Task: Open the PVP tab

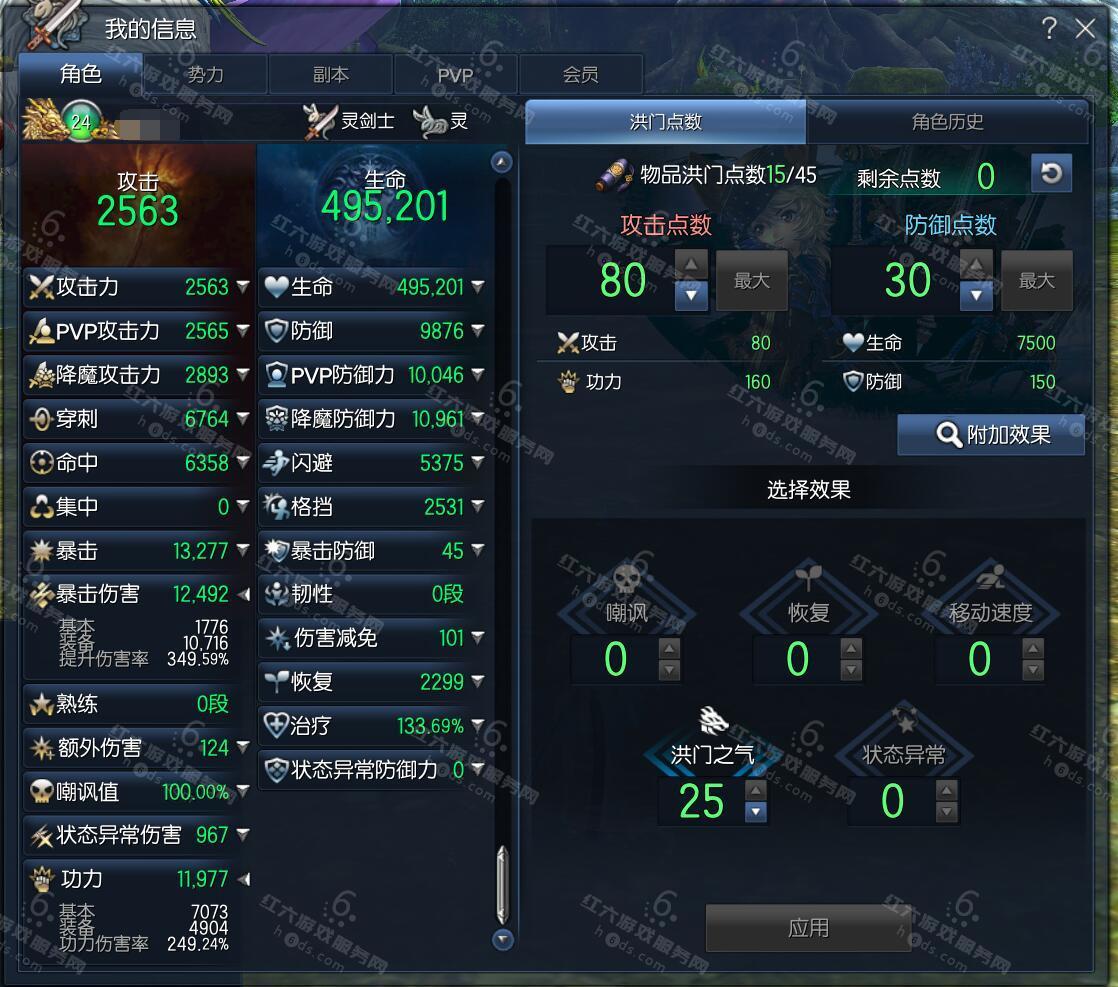Action: (x=455, y=75)
